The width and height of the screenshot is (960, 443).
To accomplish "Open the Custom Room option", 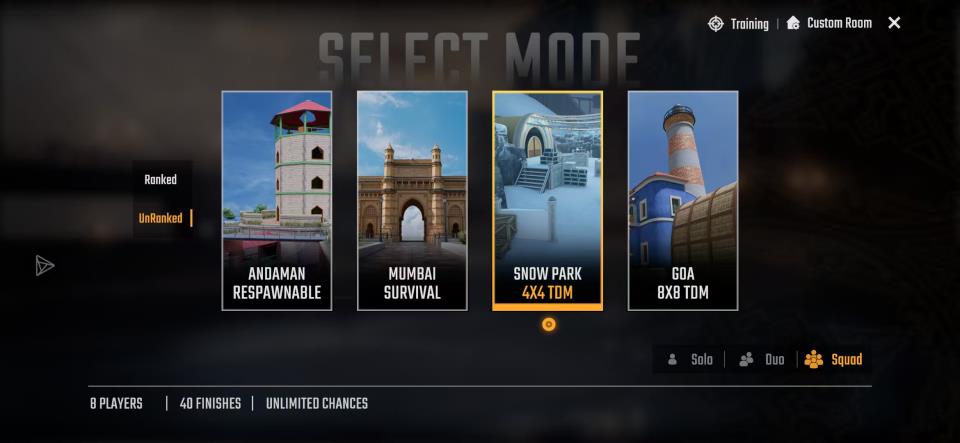I will [x=829, y=23].
